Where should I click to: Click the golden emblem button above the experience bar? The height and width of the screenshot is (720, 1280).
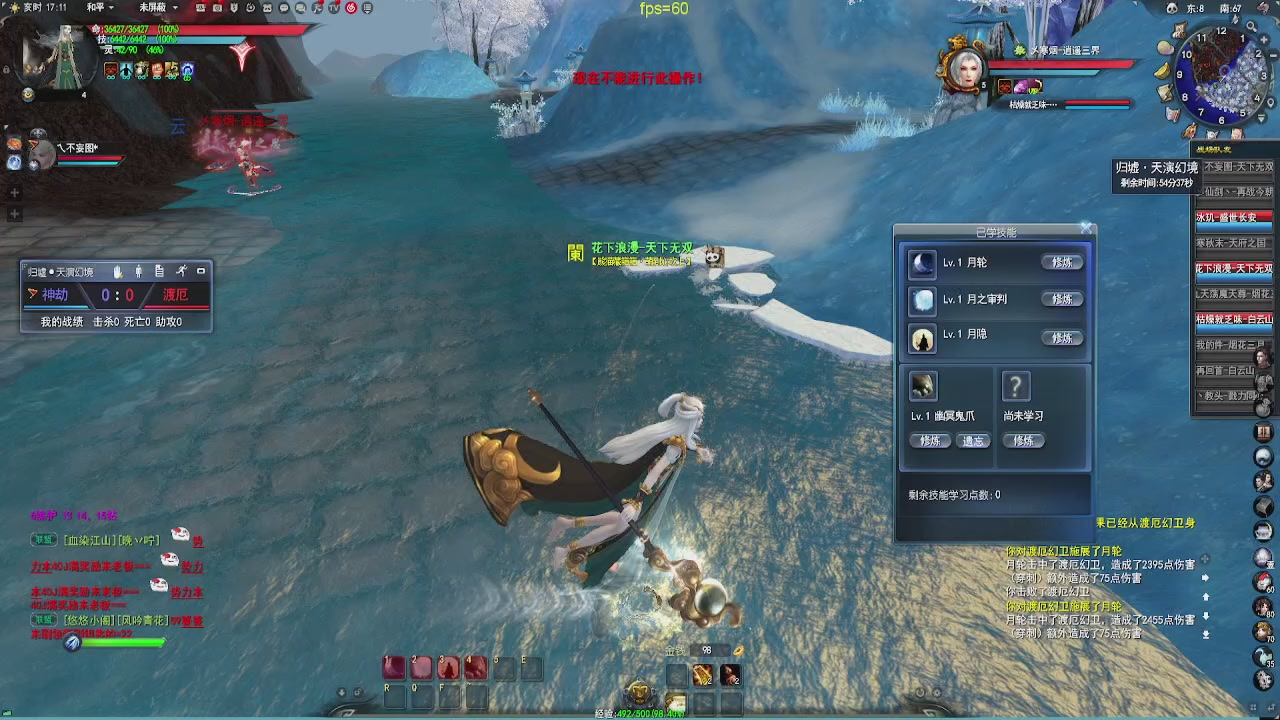click(639, 690)
